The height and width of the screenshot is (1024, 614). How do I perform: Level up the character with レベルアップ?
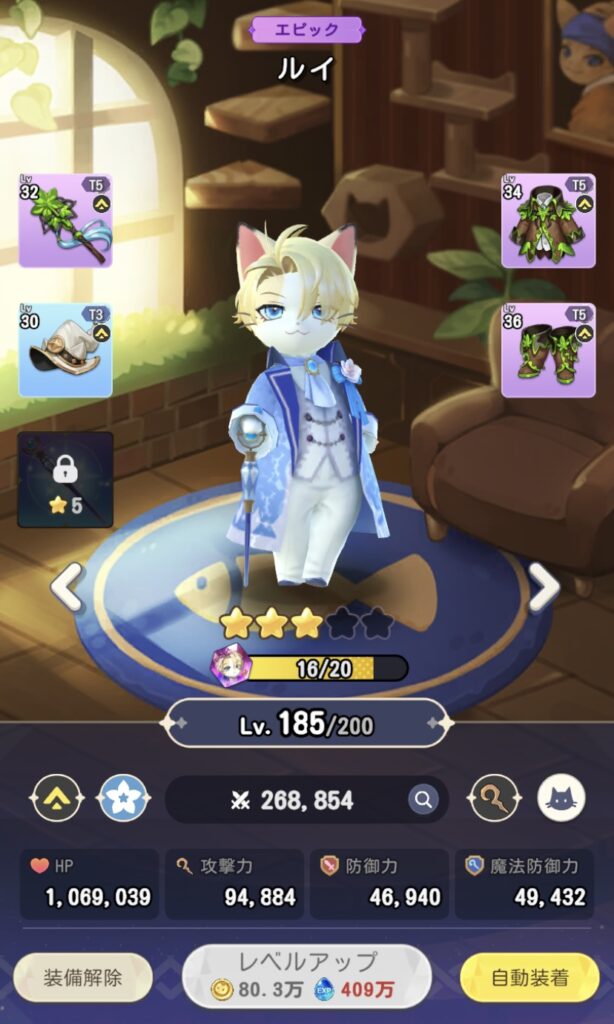click(x=307, y=976)
